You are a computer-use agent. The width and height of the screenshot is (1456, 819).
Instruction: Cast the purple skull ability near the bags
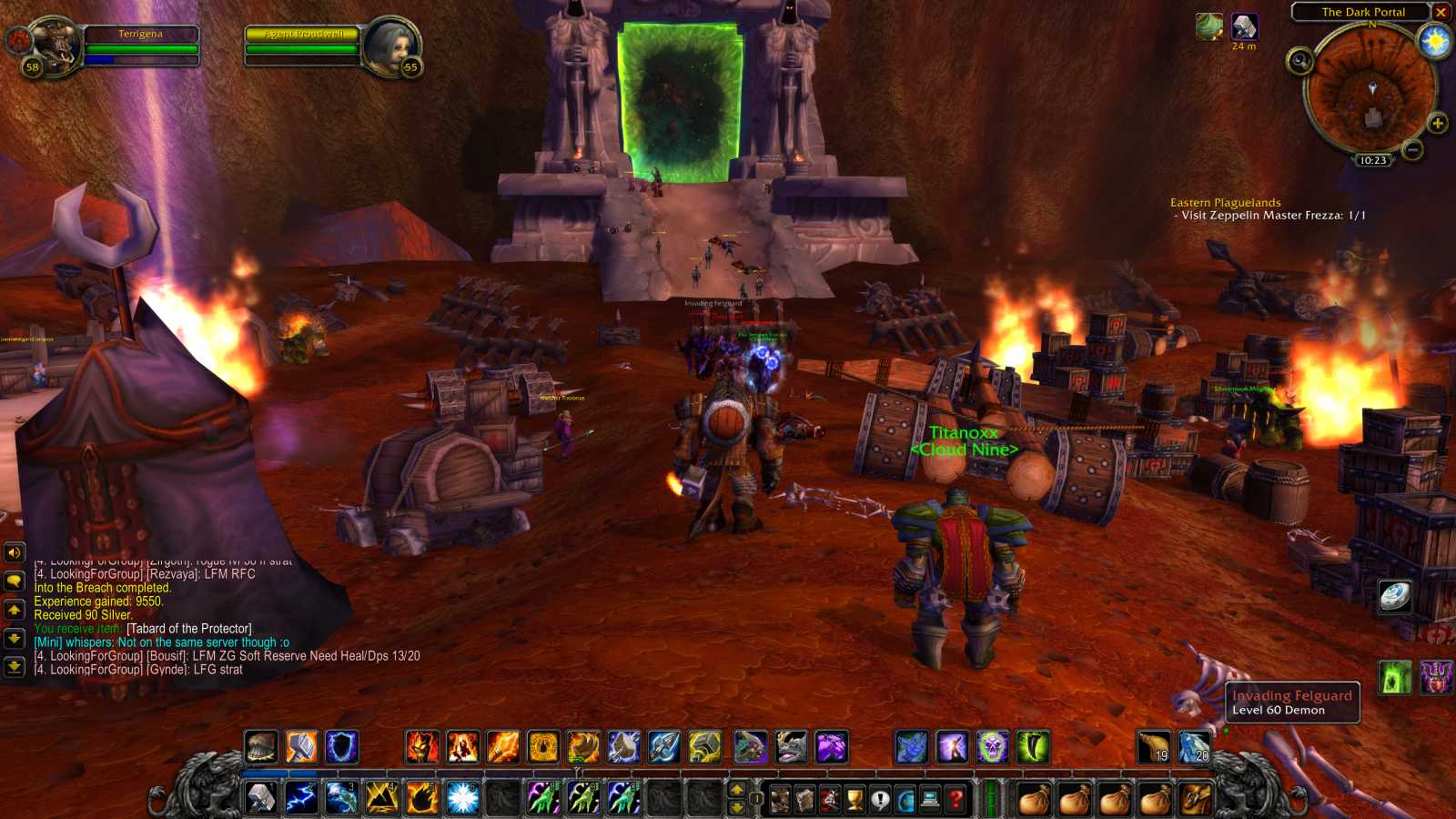coord(990,747)
